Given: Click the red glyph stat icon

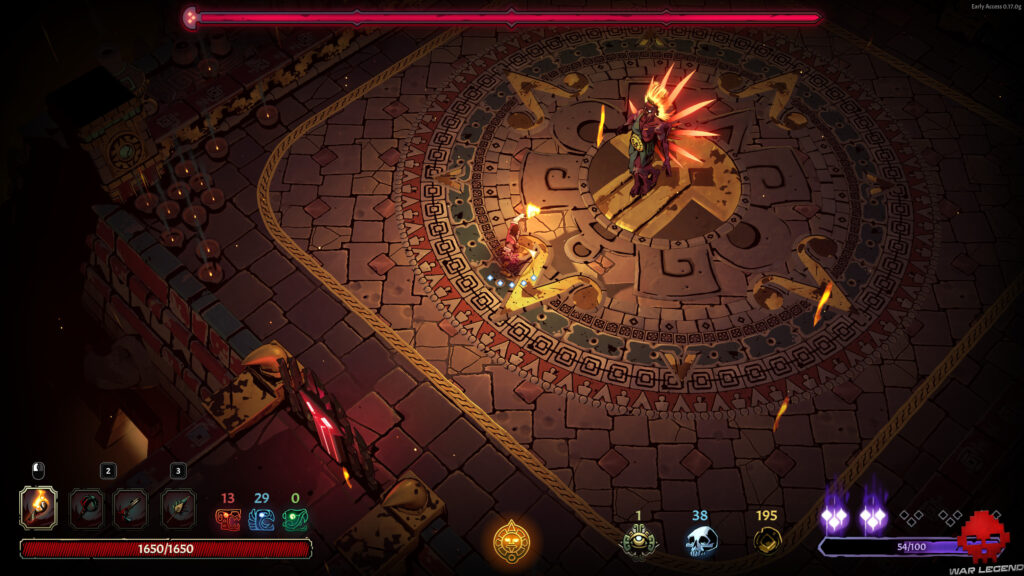Looking at the screenshot, I should (x=227, y=519).
